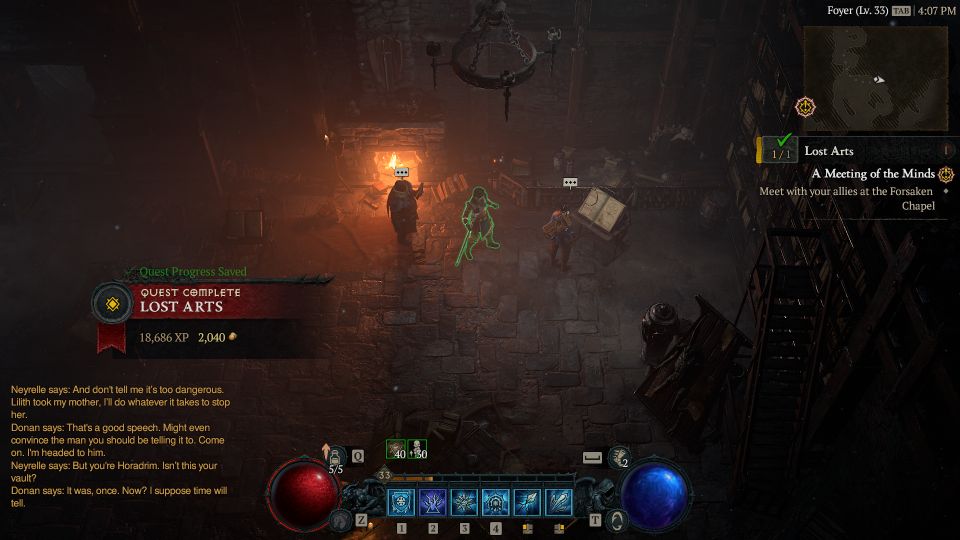Viewport: 960px width, 540px height.
Task: Select the first minion buff icon showing 40
Action: click(x=396, y=450)
